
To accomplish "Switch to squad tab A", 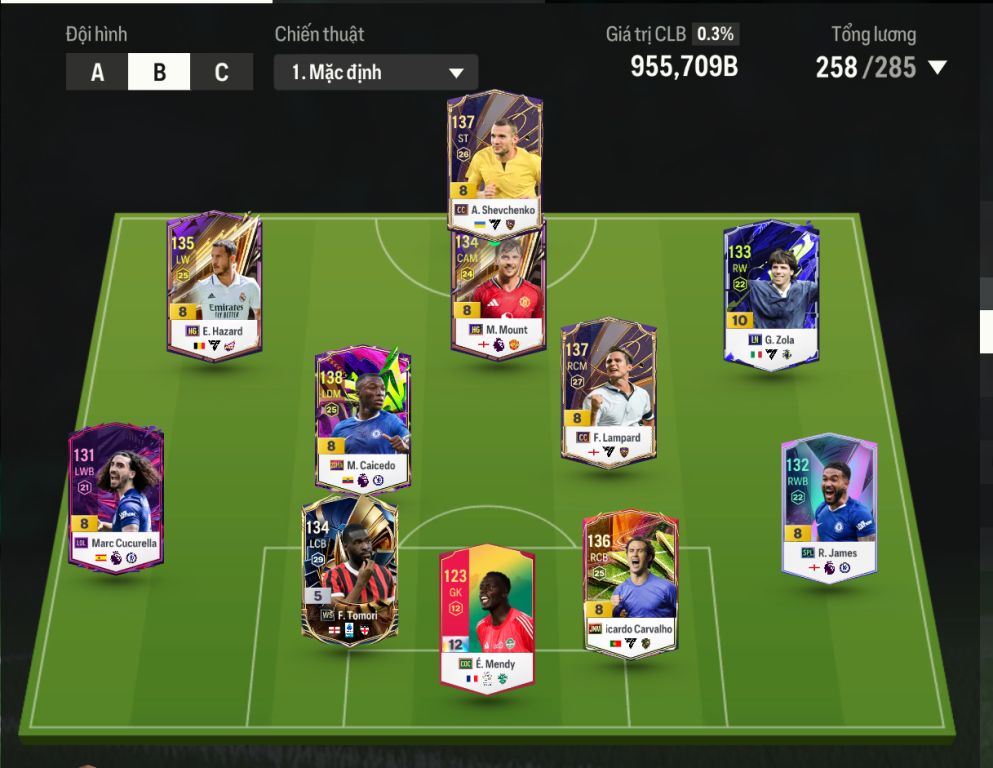I will (x=97, y=72).
